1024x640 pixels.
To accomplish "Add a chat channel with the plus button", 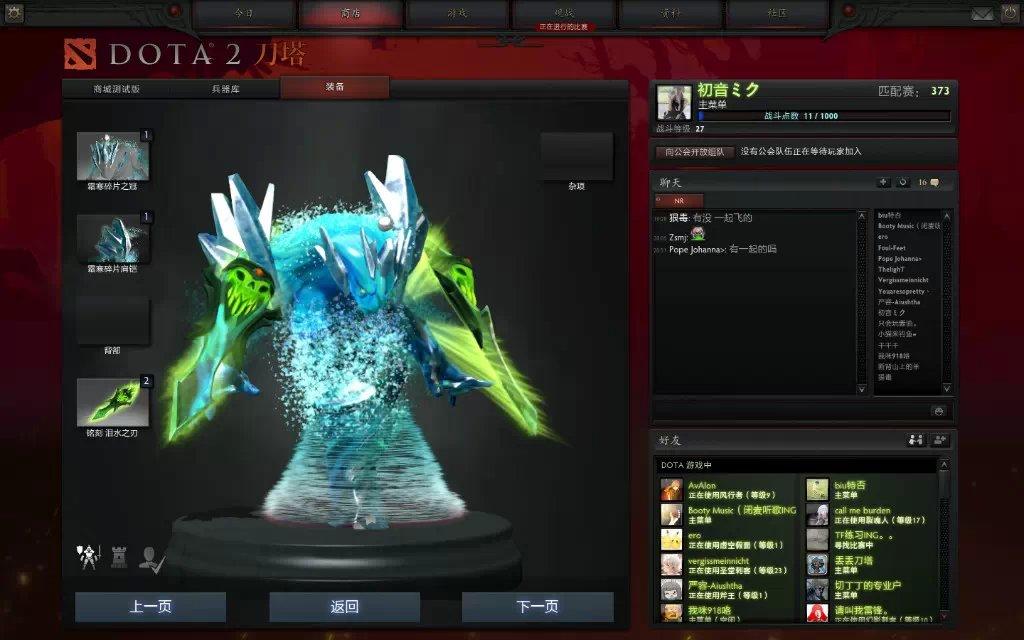I will (883, 183).
